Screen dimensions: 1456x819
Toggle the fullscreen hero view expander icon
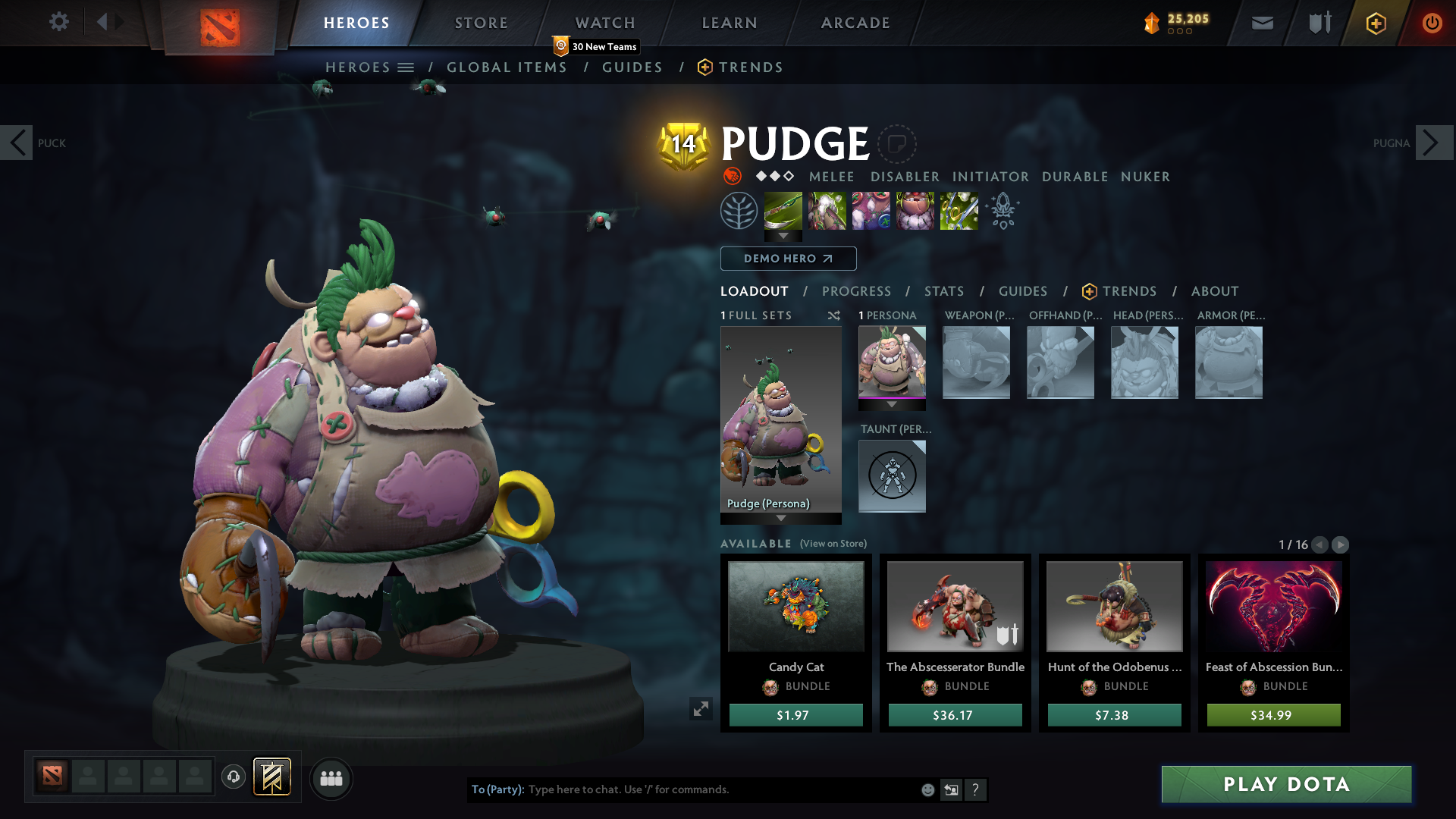701,709
